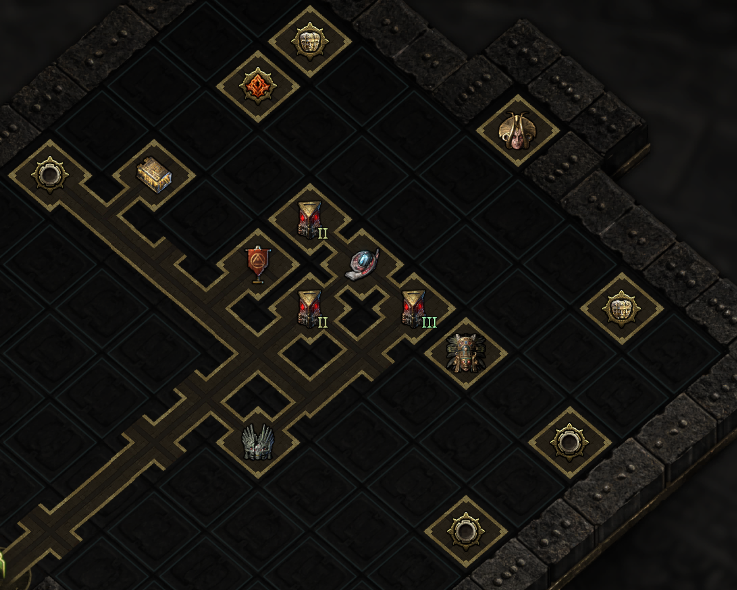
Task: Select the red banner room
Action: (257, 263)
